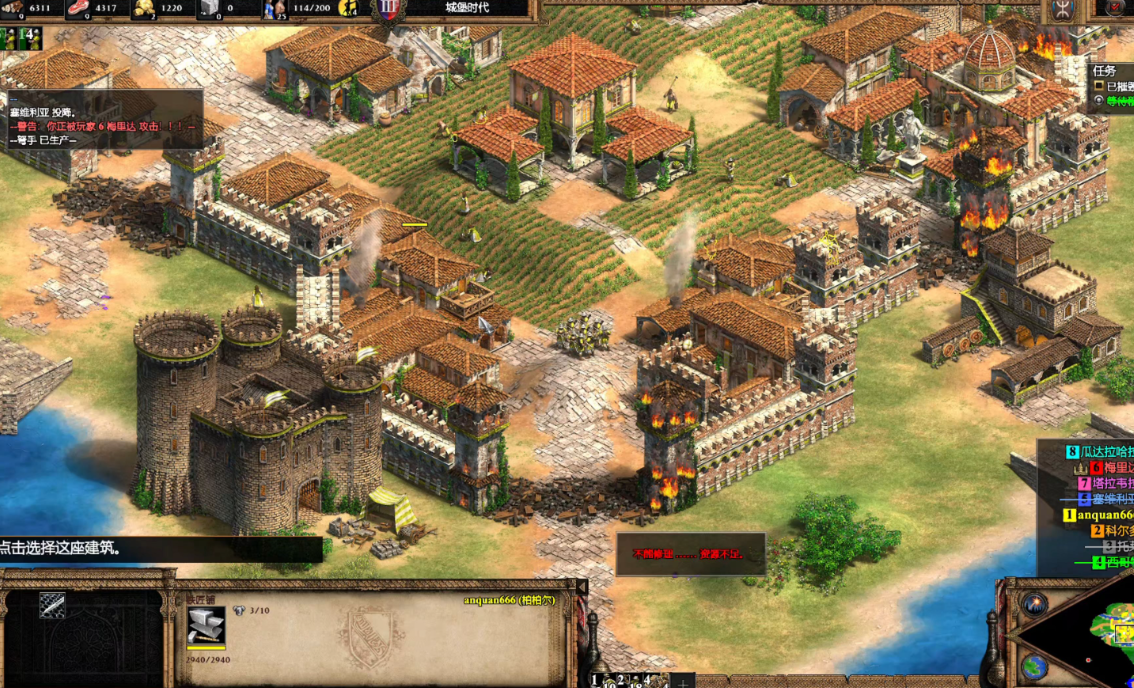Collapse the bottom panel with the arrow
The height and width of the screenshot is (688, 1134).
tap(583, 587)
